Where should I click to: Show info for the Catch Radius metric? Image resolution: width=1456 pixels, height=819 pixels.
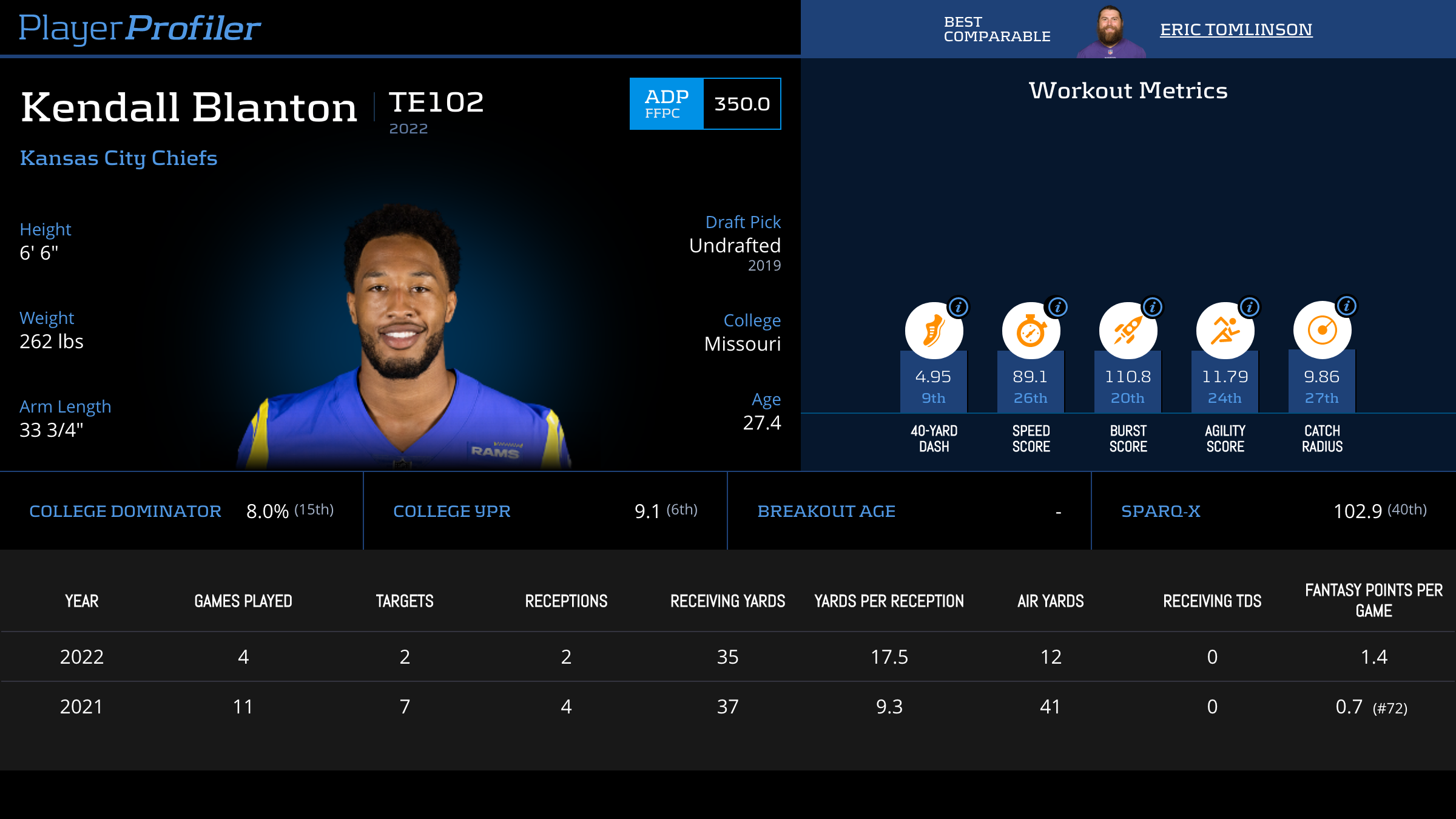(x=1347, y=306)
